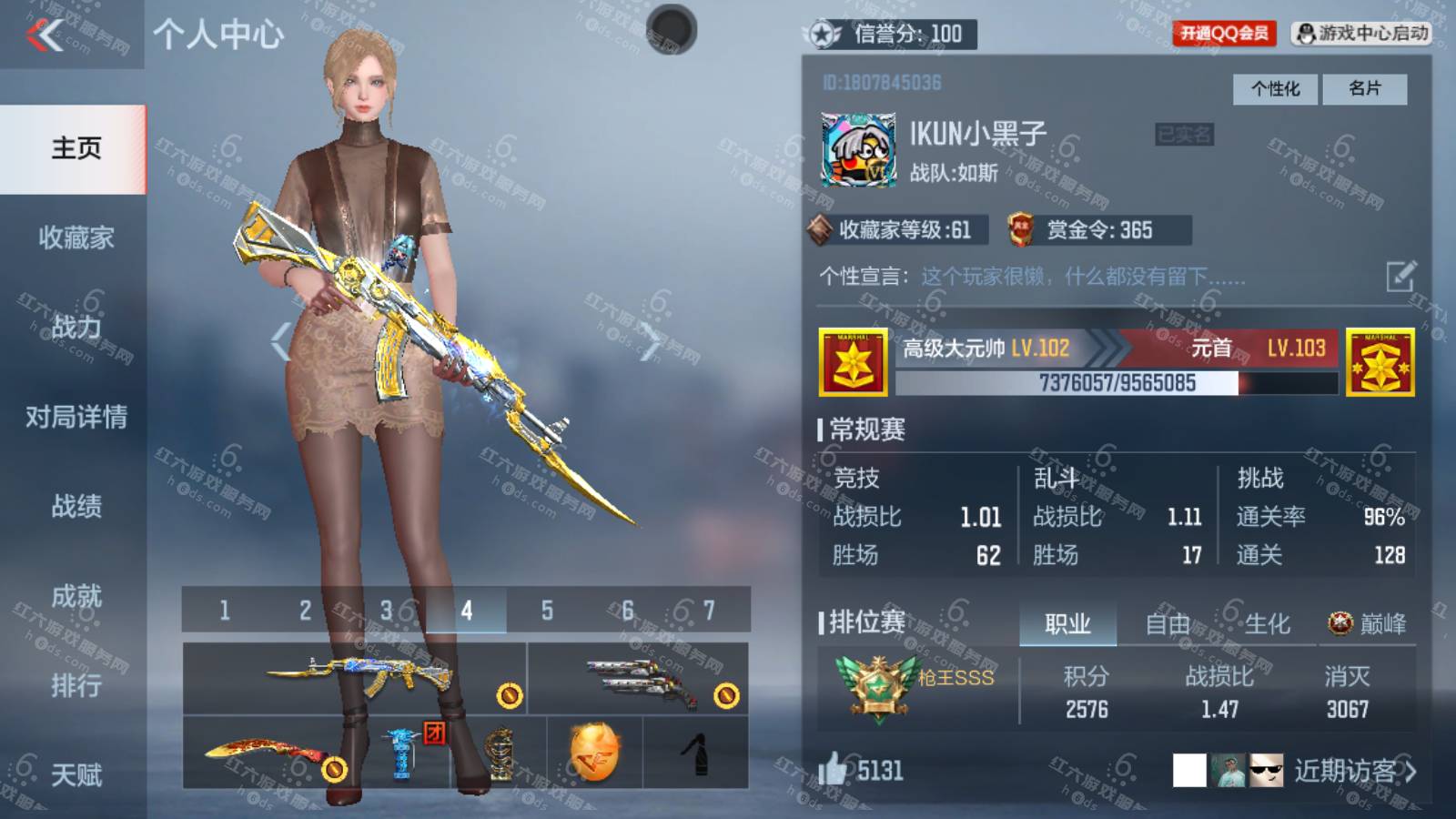Open the 收藏家 sidebar section
Viewport: 1456px width, 819px height.
pyautogui.click(x=76, y=238)
